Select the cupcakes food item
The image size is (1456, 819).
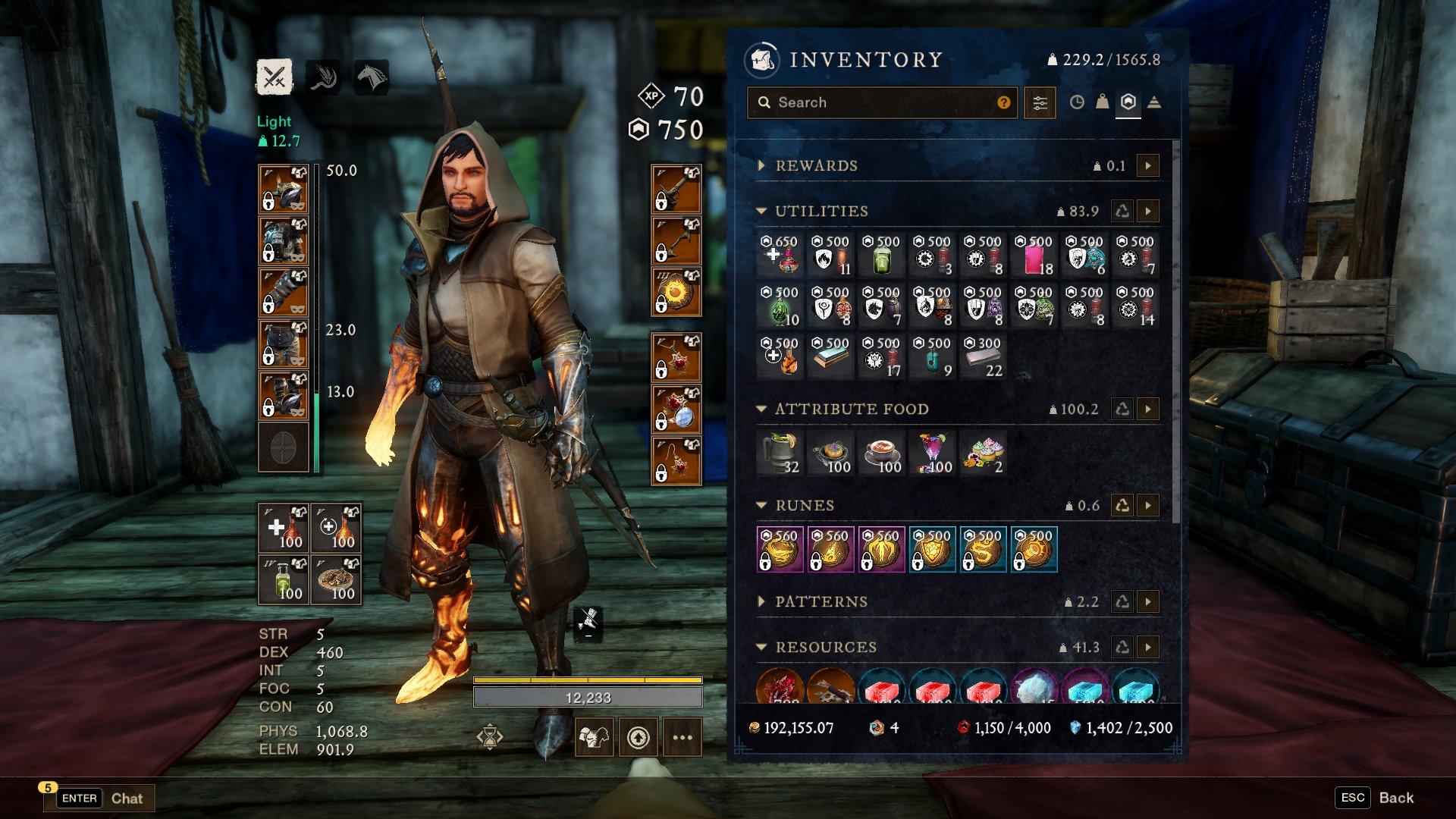[x=984, y=453]
